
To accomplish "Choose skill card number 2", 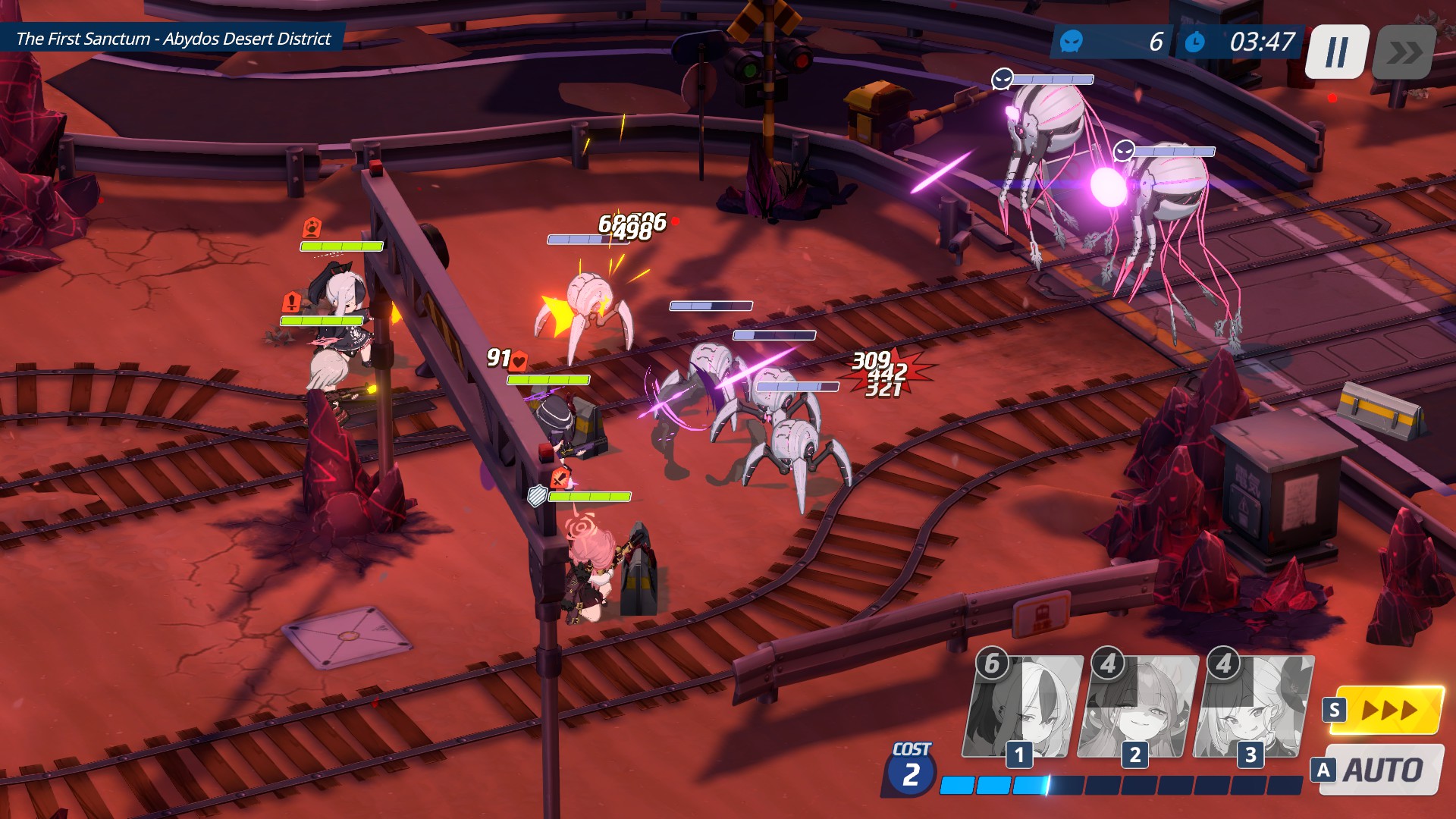I will 1137,708.
